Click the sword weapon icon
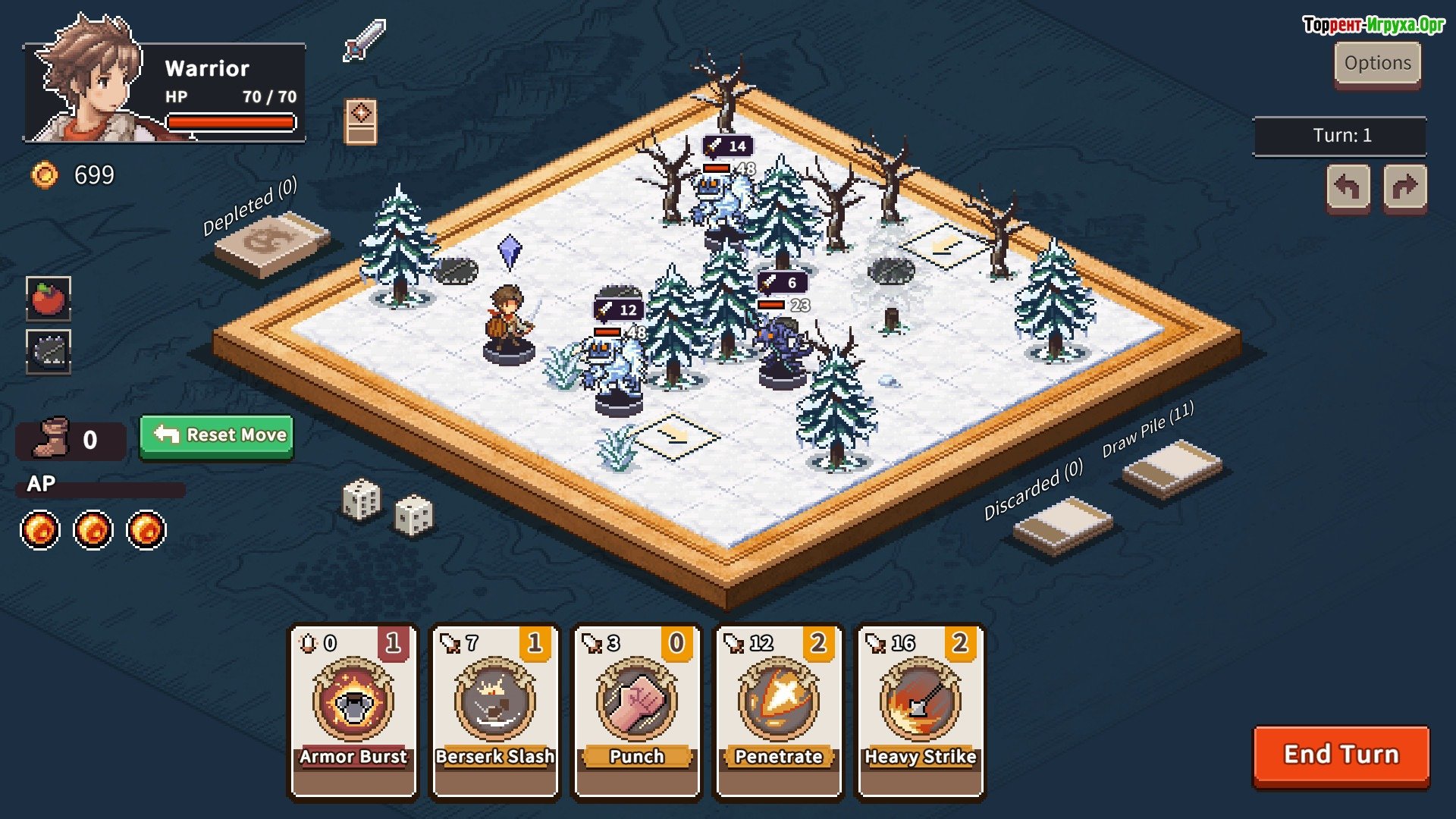 pos(365,40)
